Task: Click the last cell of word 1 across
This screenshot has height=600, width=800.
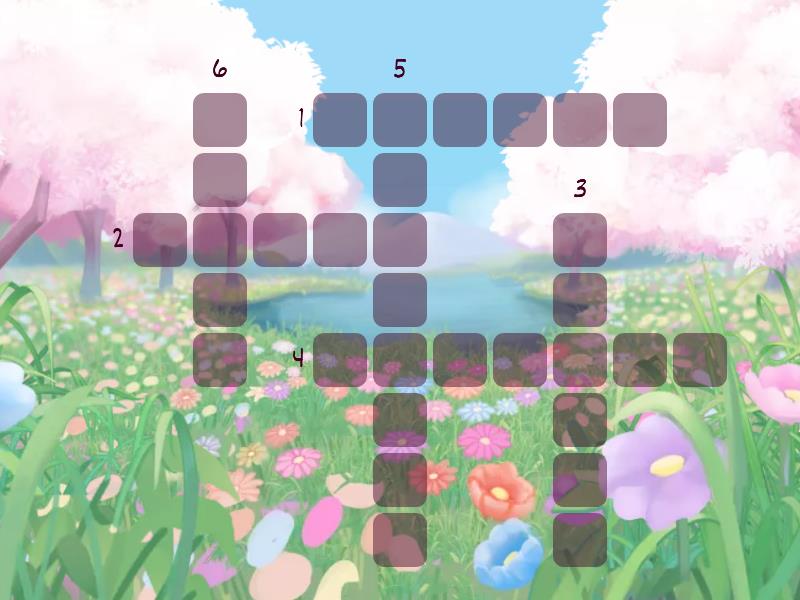Action: (x=640, y=120)
